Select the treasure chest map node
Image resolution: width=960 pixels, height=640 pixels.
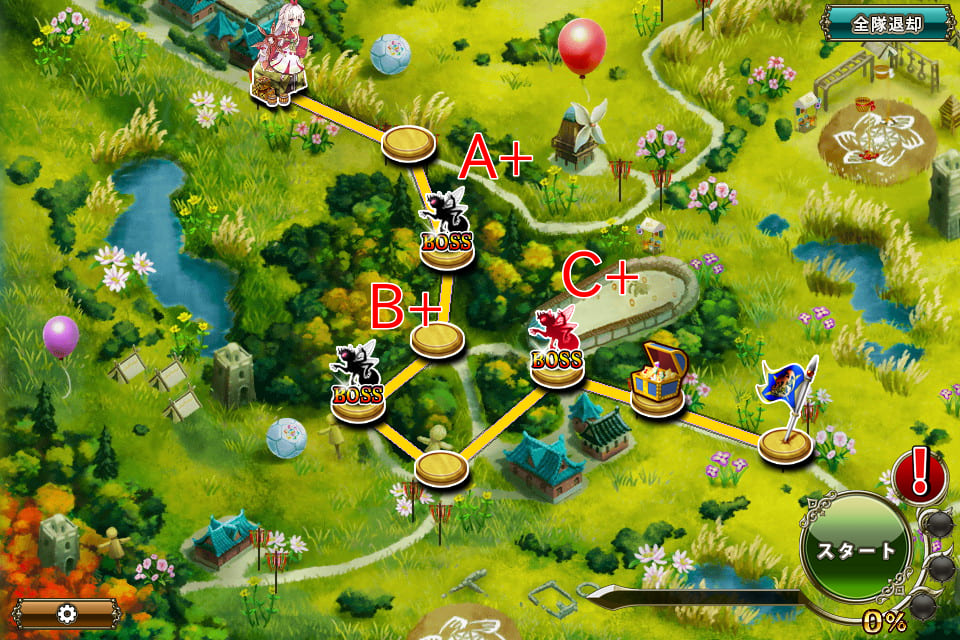[x=657, y=379]
